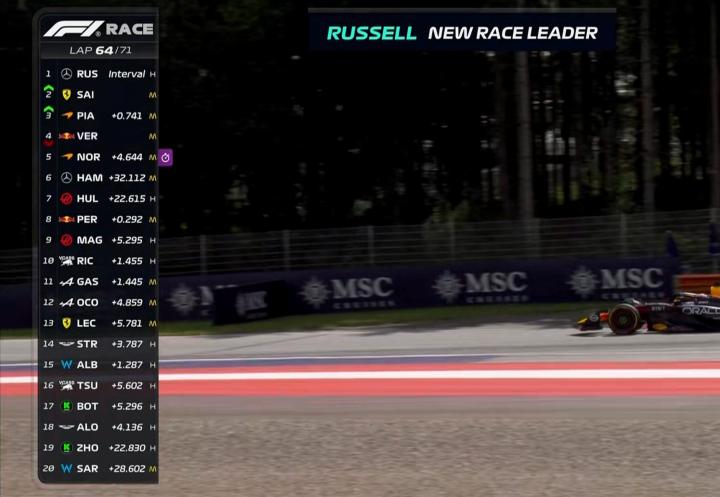Pick the TSU row in the standings

98,385
